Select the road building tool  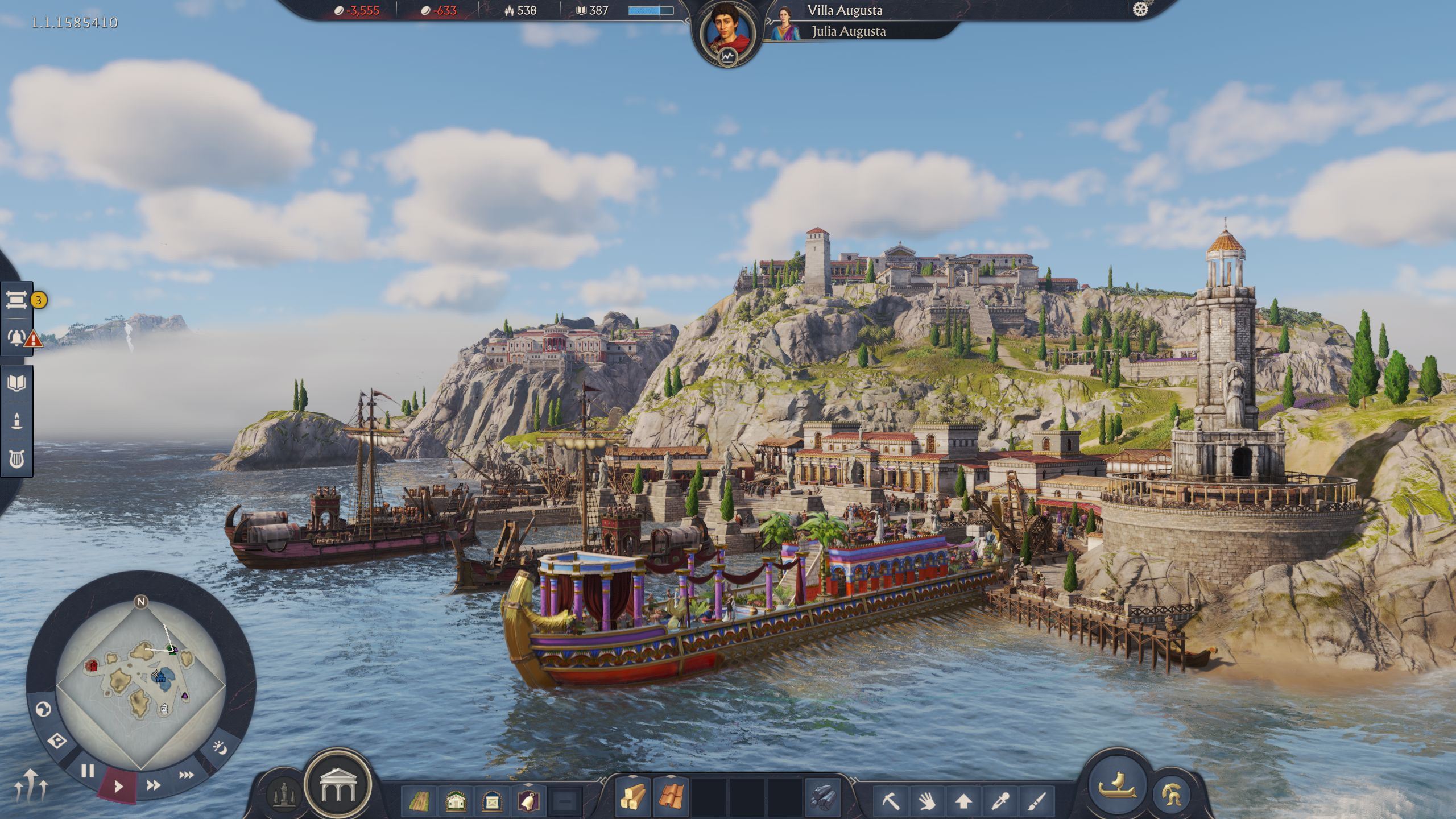[x=419, y=801]
